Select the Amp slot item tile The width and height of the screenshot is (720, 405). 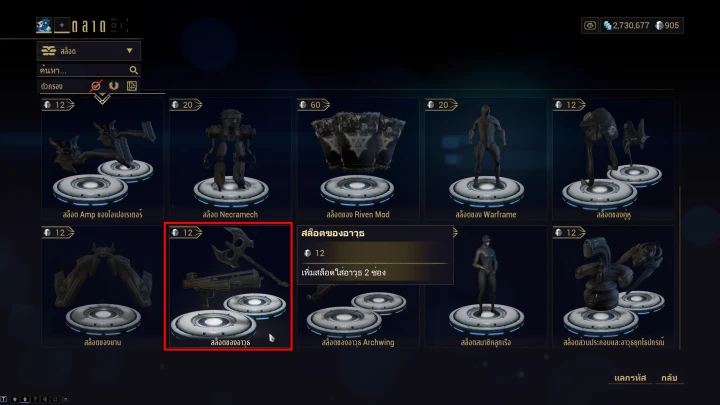102,160
